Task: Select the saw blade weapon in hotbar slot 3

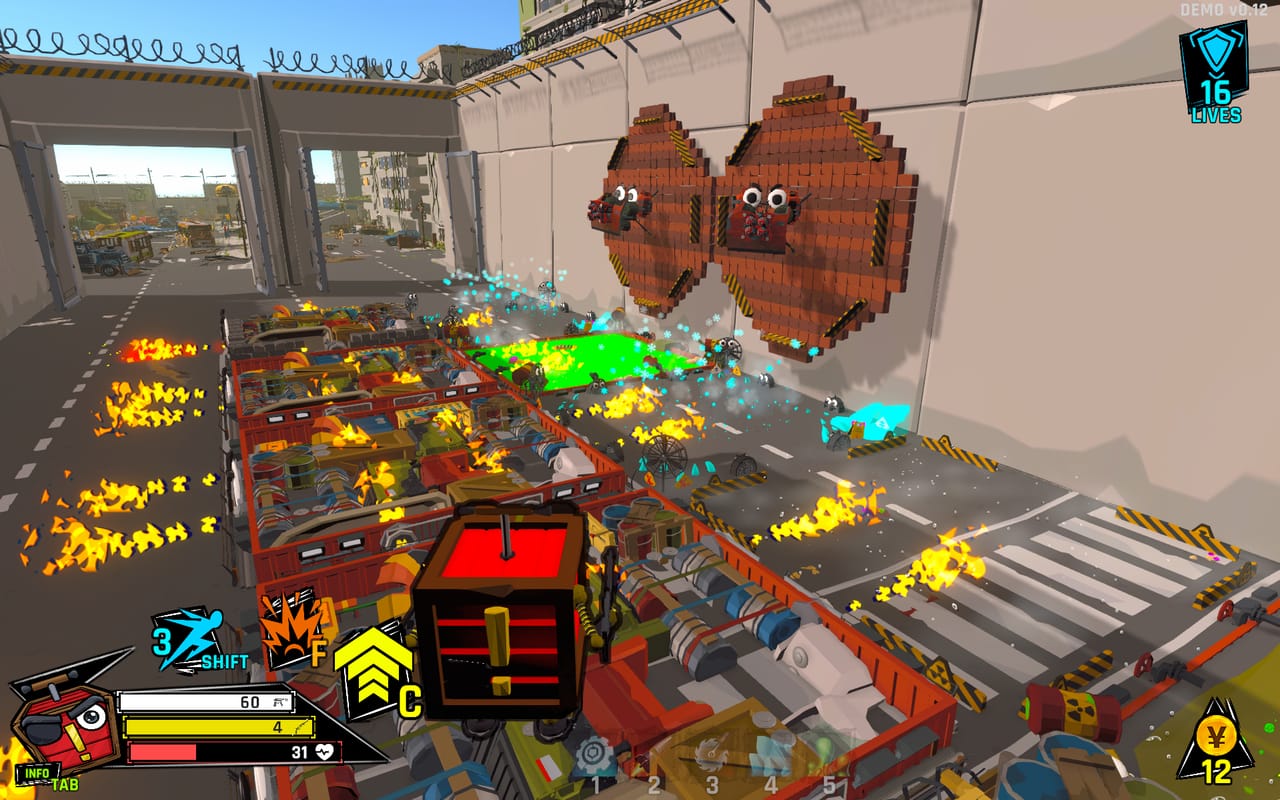Action: pos(711,752)
